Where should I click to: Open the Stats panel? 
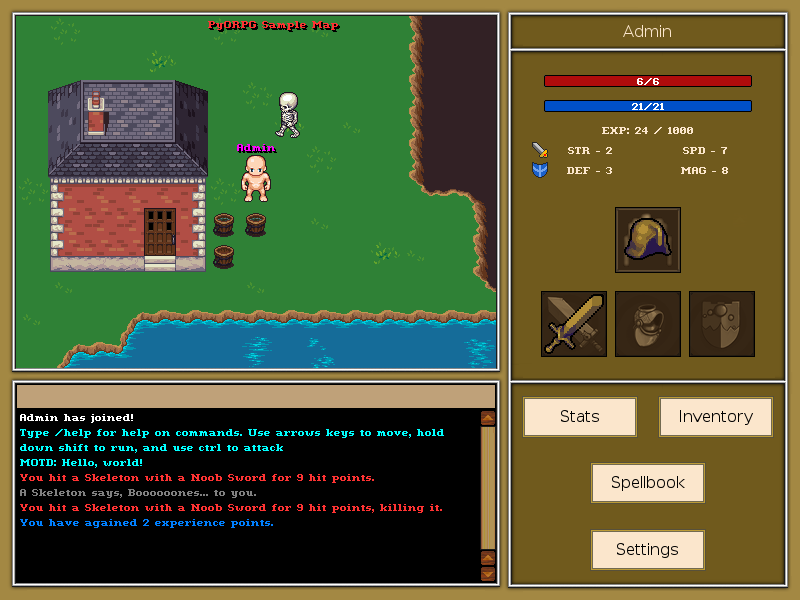[x=580, y=417]
